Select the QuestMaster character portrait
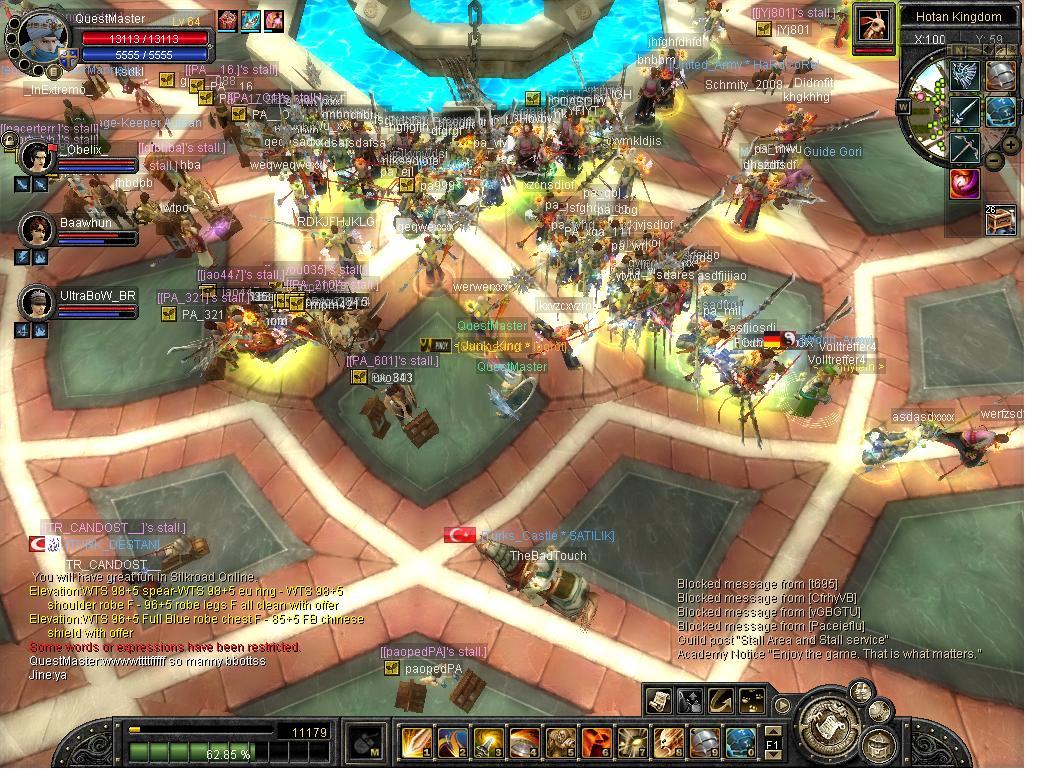The height and width of the screenshot is (782, 1045). pyautogui.click(x=43, y=37)
